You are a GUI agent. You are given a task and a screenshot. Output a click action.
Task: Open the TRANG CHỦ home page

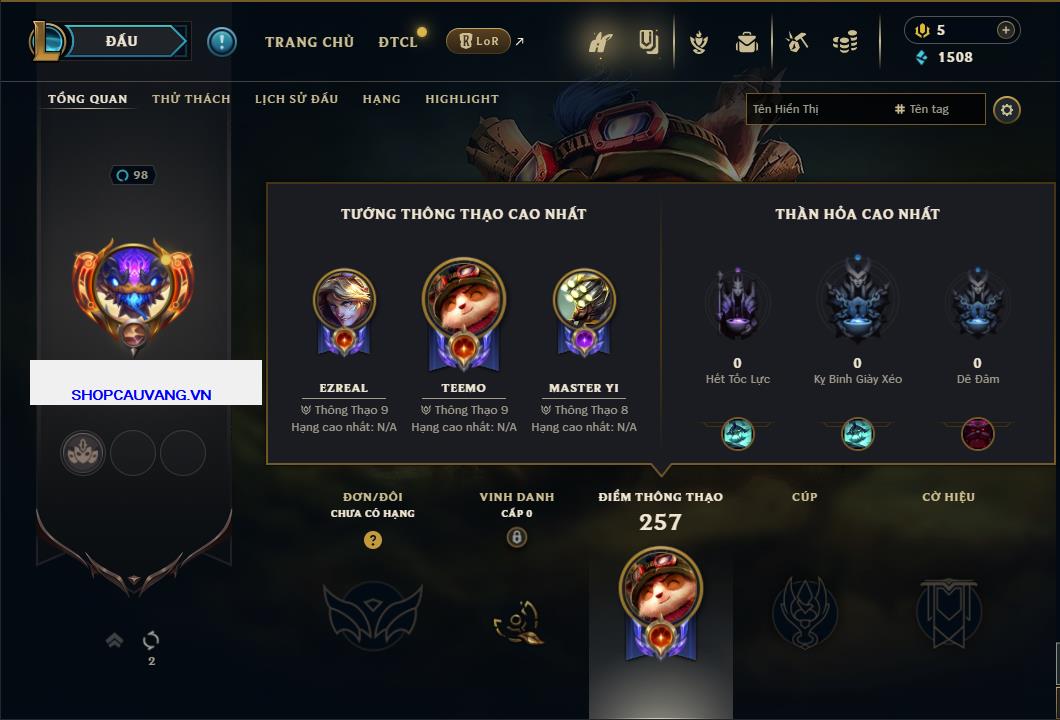(309, 42)
